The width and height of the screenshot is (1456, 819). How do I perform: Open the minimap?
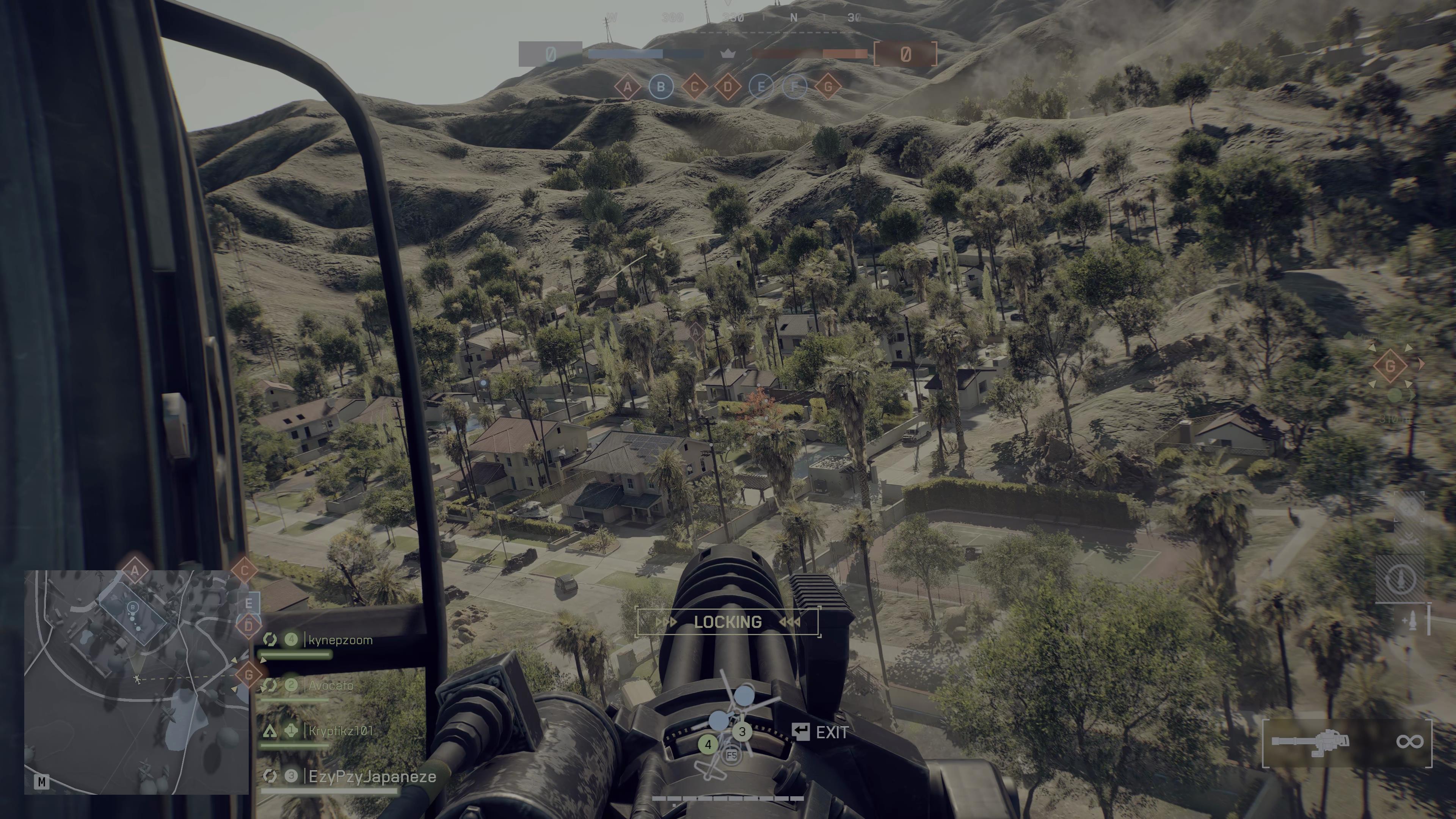pos(136,682)
